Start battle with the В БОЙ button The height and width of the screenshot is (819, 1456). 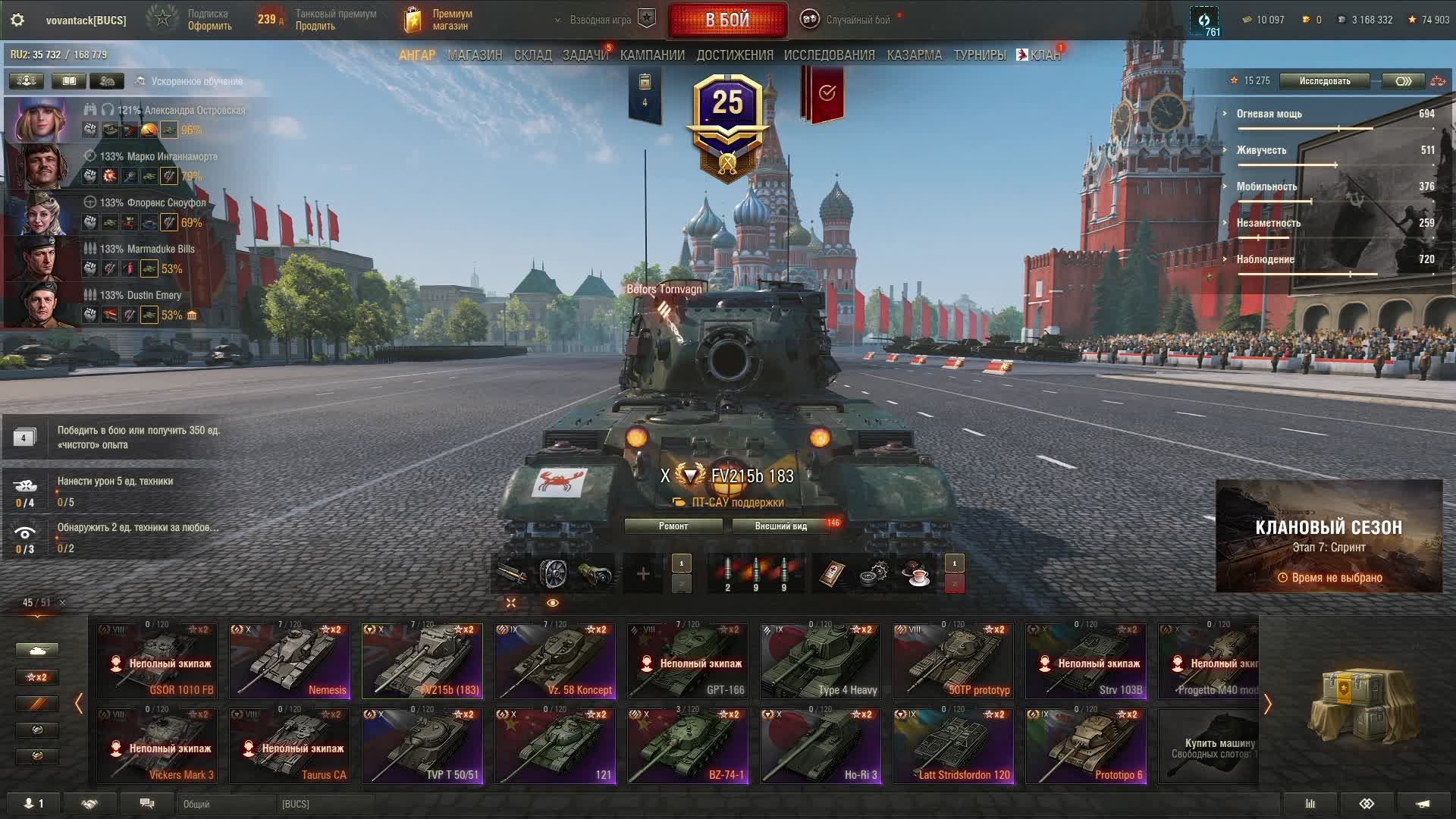click(727, 20)
